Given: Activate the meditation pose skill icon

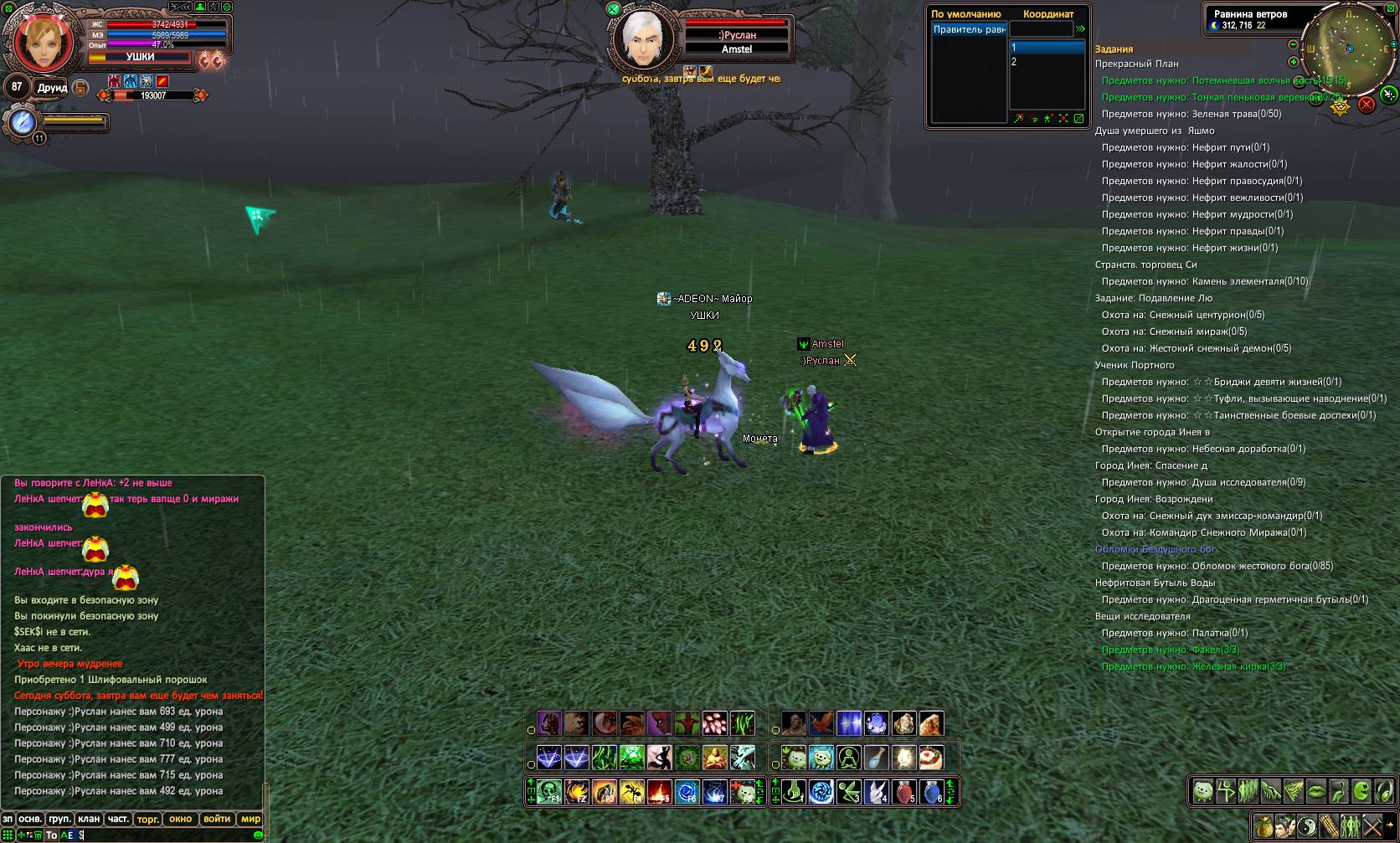Looking at the screenshot, I should click(849, 758).
